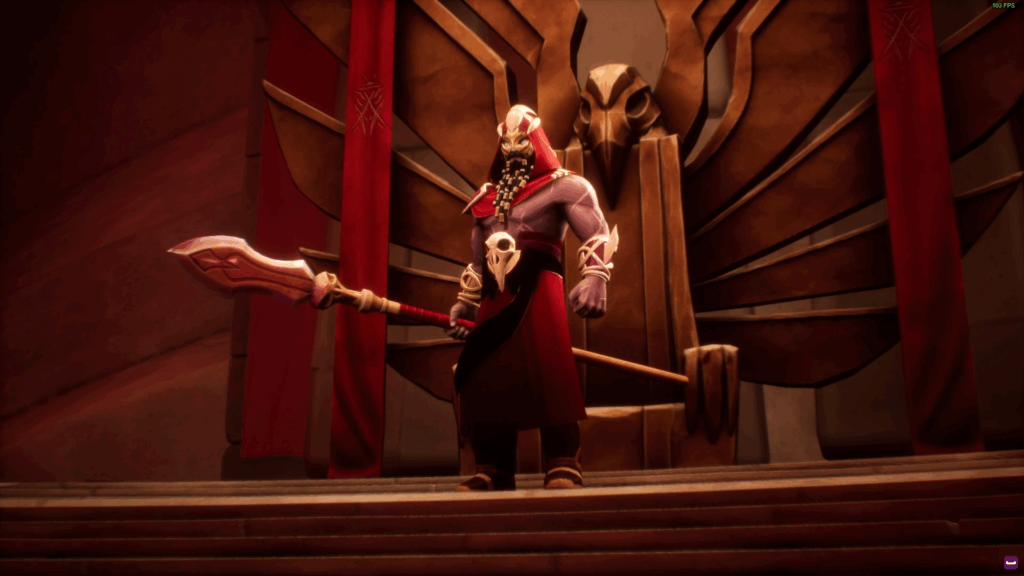Click the purple overlay icon in the corner

point(1010,563)
